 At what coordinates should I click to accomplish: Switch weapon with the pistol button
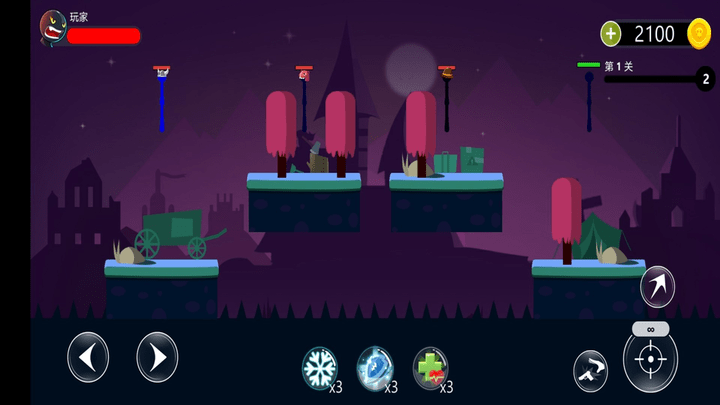(x=590, y=371)
